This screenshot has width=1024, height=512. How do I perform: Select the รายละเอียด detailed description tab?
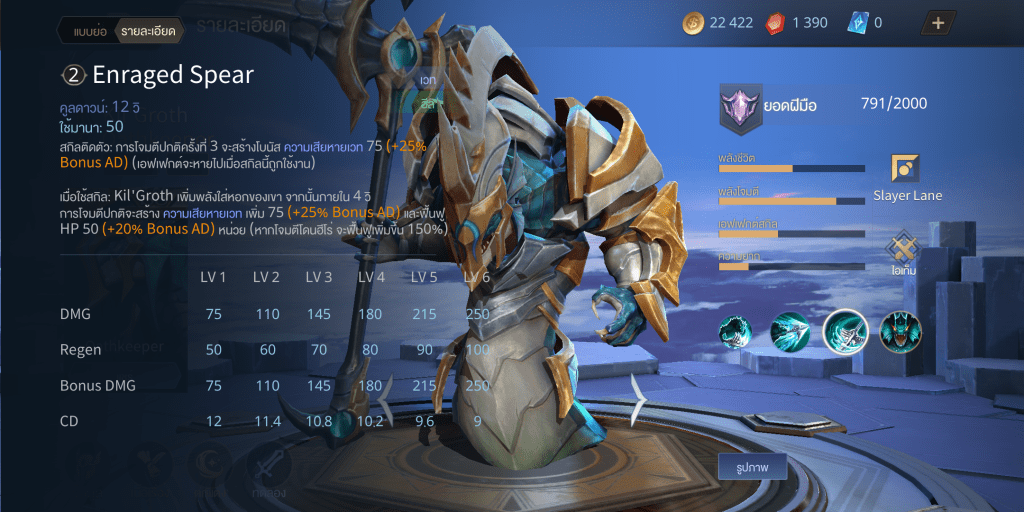(148, 31)
